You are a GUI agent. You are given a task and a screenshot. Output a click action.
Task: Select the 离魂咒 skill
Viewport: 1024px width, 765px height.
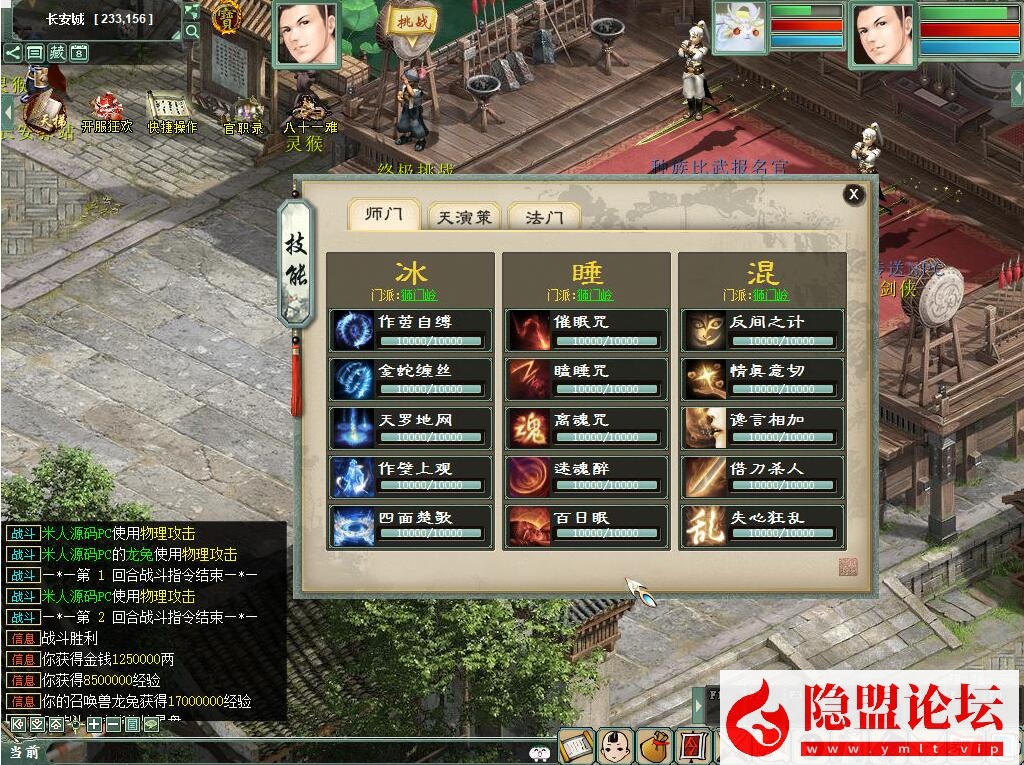pyautogui.click(x=586, y=427)
